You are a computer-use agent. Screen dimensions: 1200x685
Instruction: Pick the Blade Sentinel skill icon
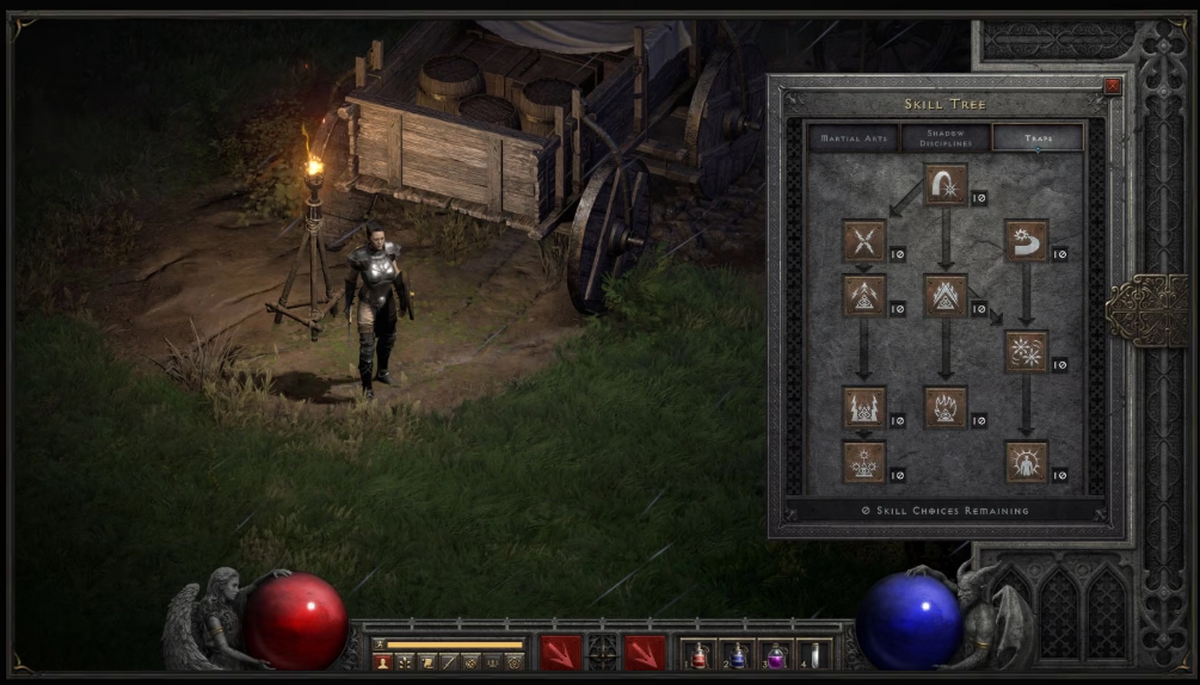pos(1026,241)
